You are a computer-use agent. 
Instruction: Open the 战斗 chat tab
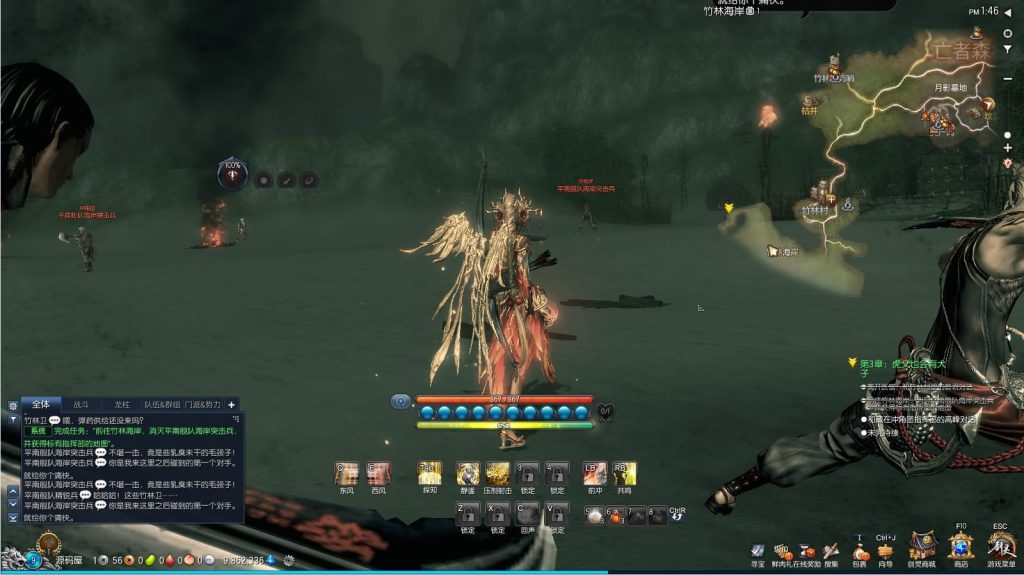(81, 404)
